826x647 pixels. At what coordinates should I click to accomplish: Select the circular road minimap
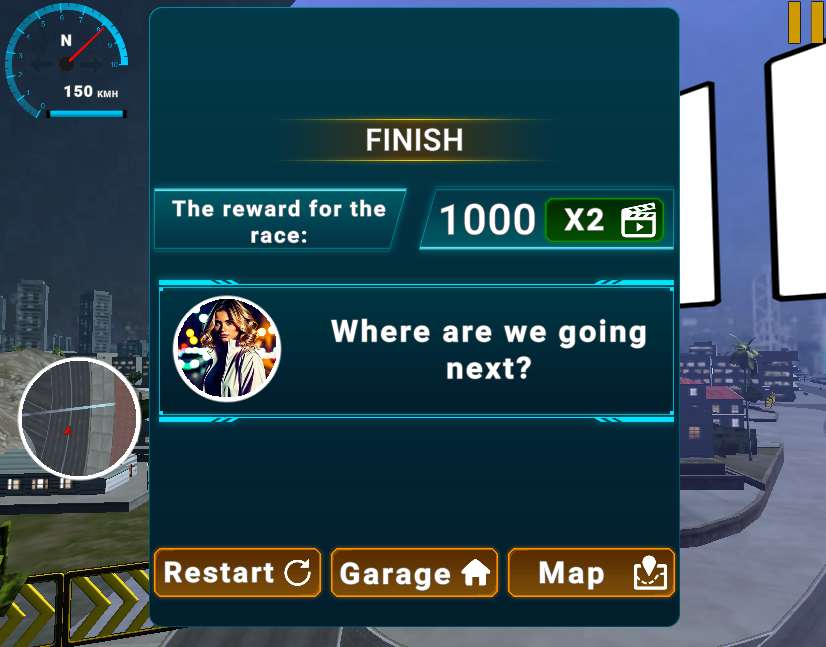click(80, 418)
